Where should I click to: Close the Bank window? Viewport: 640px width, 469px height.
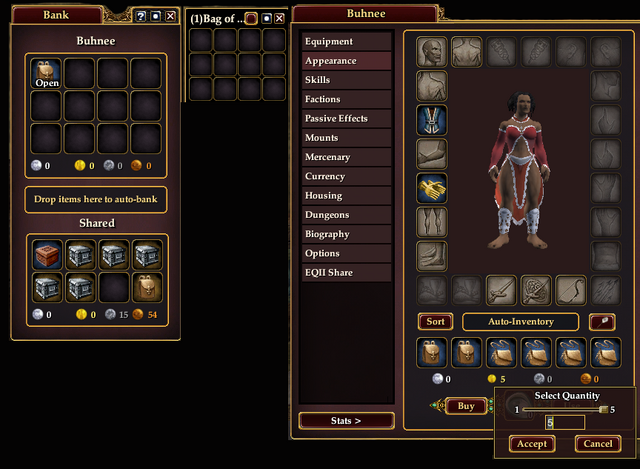[x=170, y=16]
